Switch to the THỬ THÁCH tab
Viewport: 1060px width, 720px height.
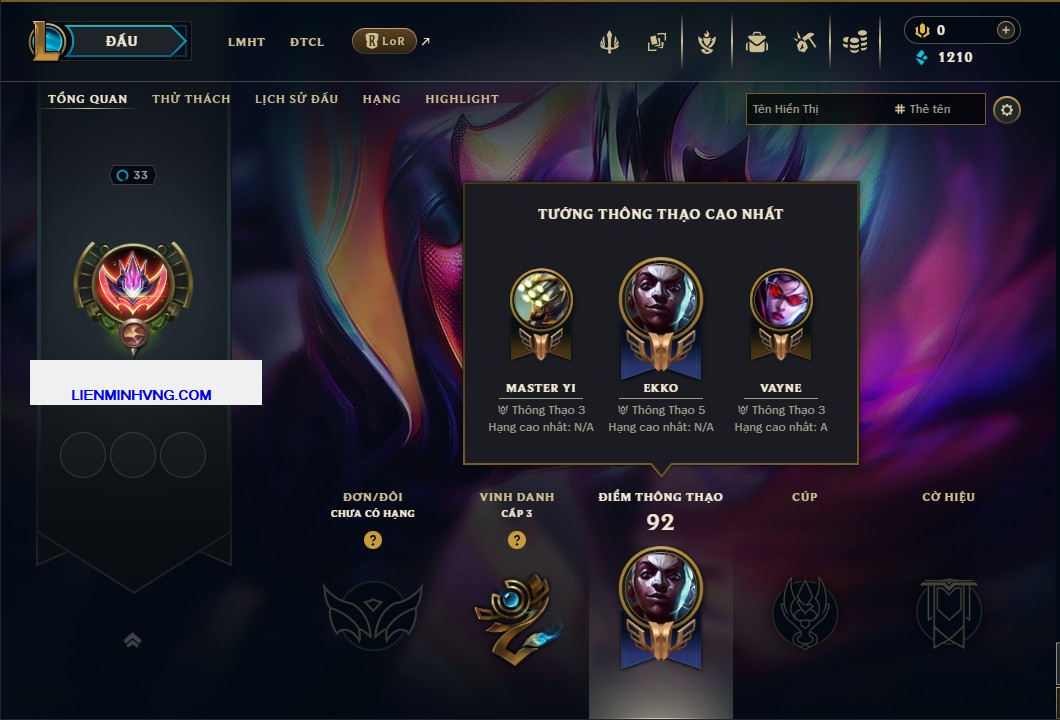tap(191, 99)
